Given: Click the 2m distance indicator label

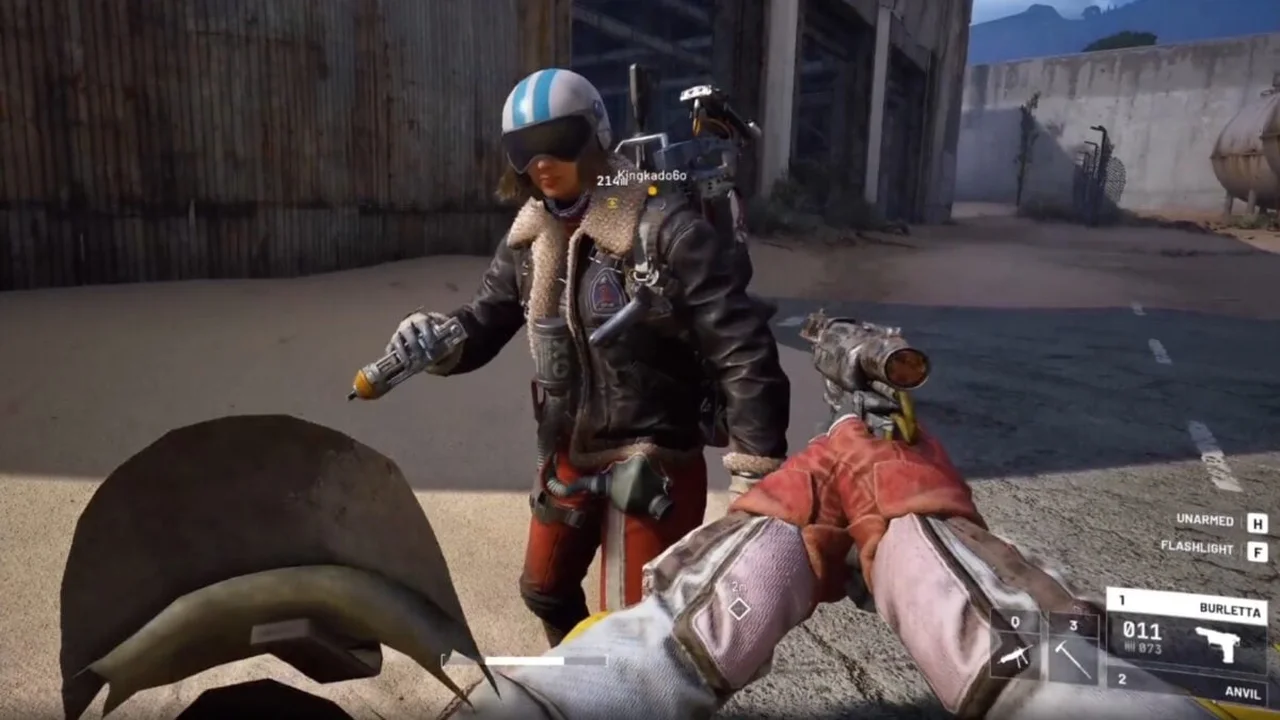Looking at the screenshot, I should (739, 587).
